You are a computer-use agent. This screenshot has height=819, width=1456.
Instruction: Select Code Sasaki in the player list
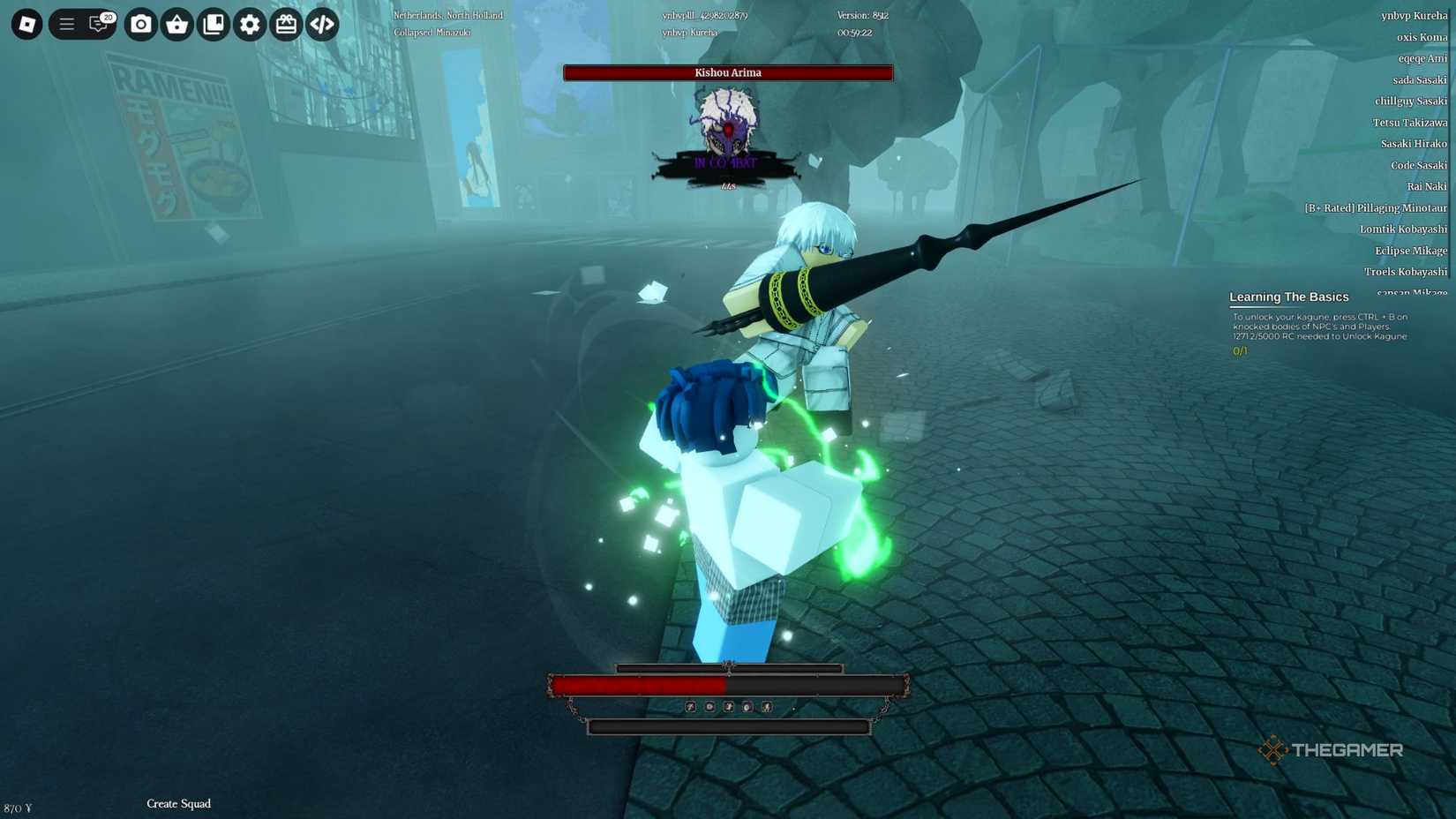coord(1417,165)
